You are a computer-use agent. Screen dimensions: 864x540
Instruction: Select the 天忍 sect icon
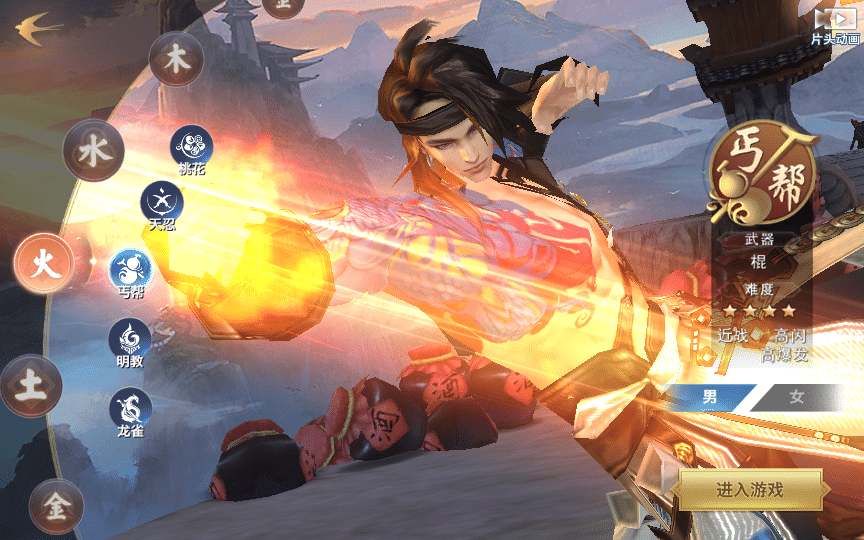tap(160, 201)
